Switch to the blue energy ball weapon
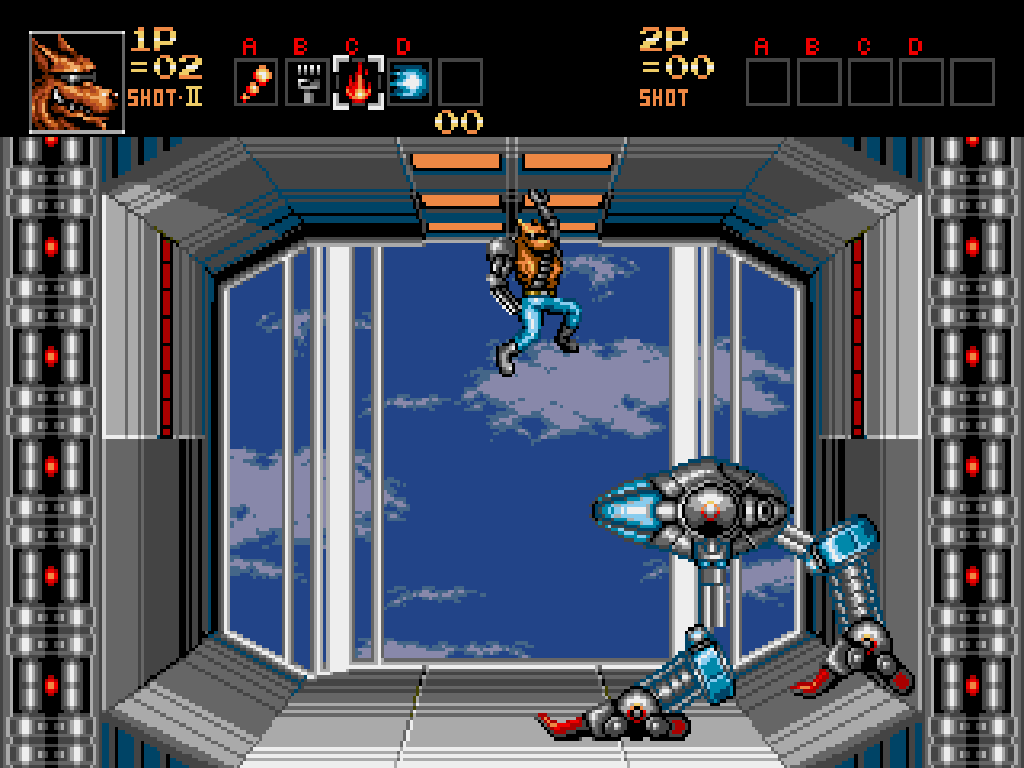Viewport: 1024px width, 768px height. pos(409,83)
